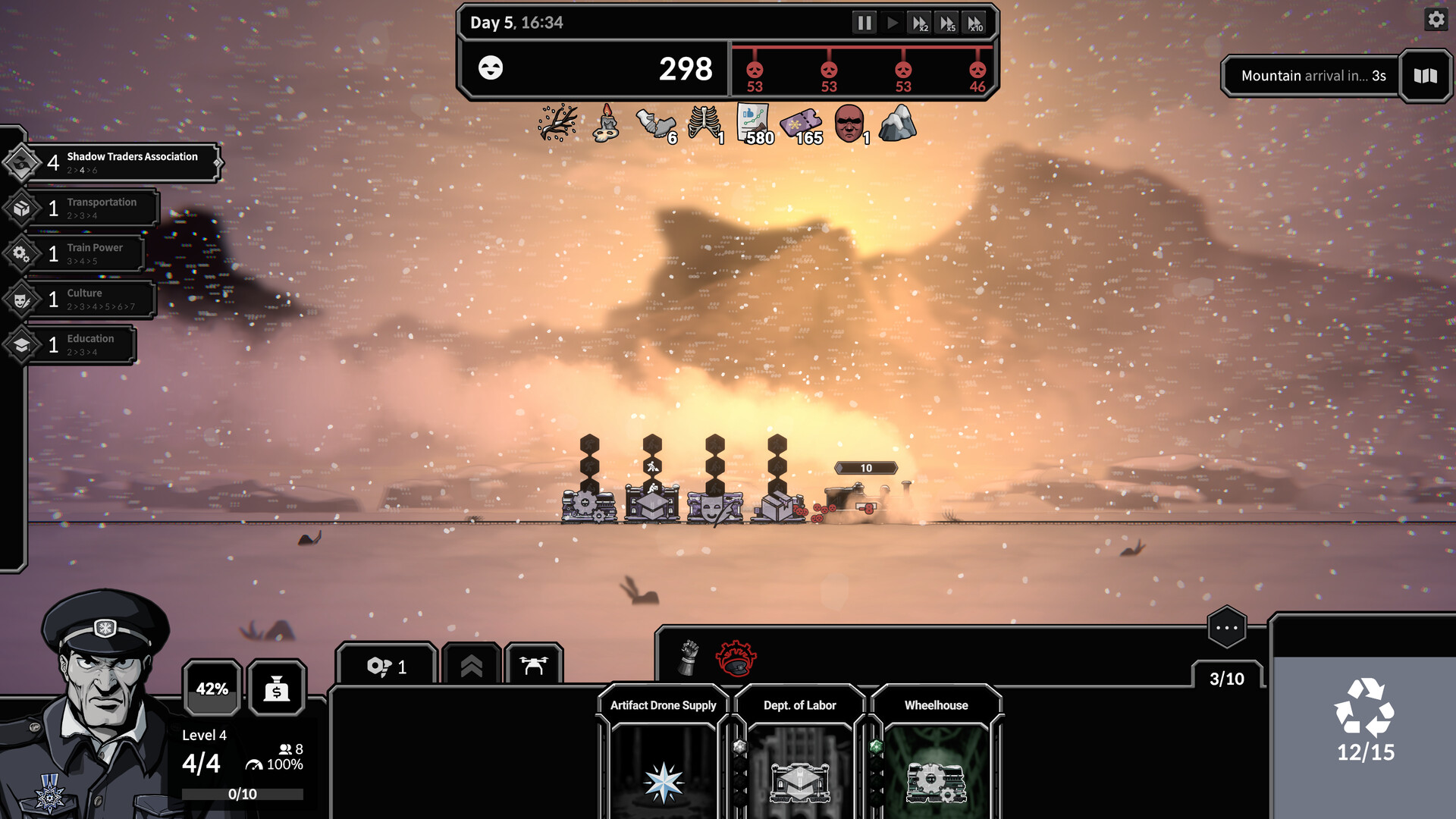Image resolution: width=1456 pixels, height=819 pixels.
Task: Toggle the red engine heart icon
Action: click(x=737, y=658)
